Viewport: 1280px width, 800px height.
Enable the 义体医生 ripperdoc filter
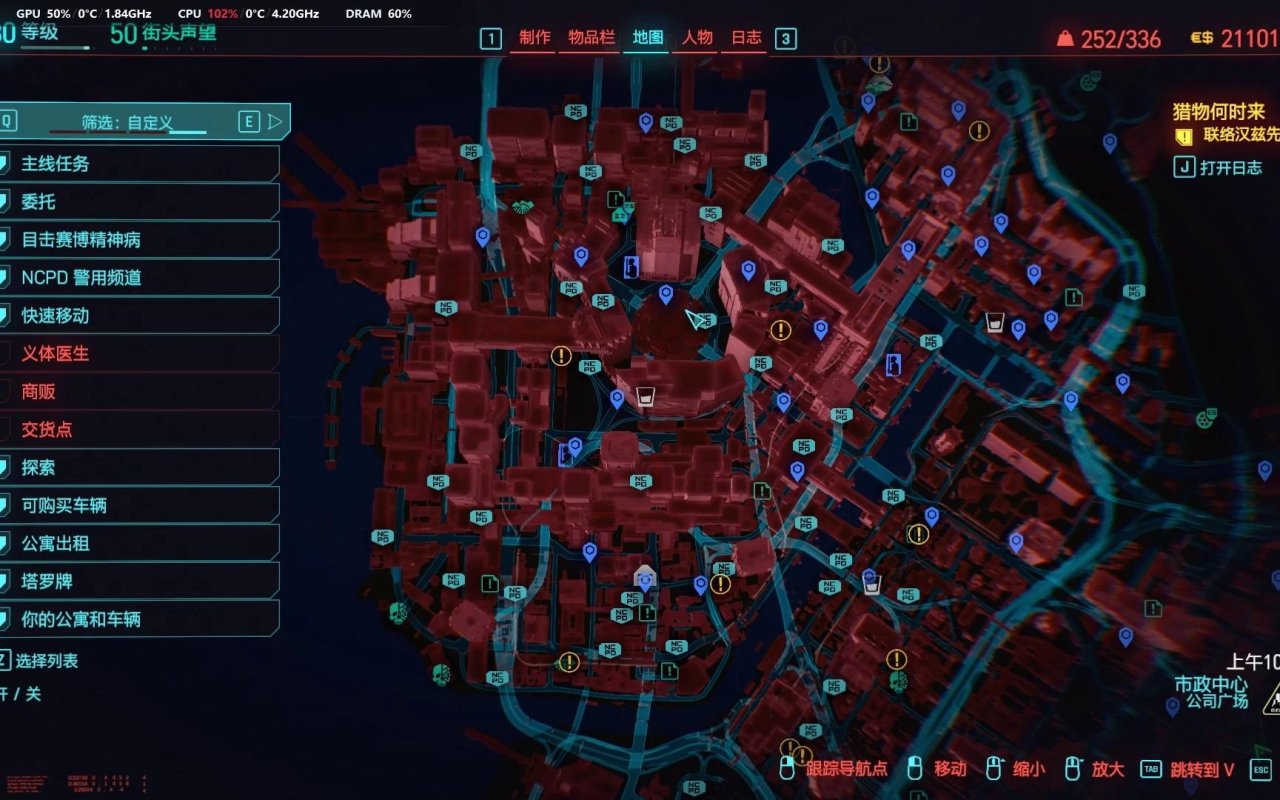pyautogui.click(x=140, y=354)
